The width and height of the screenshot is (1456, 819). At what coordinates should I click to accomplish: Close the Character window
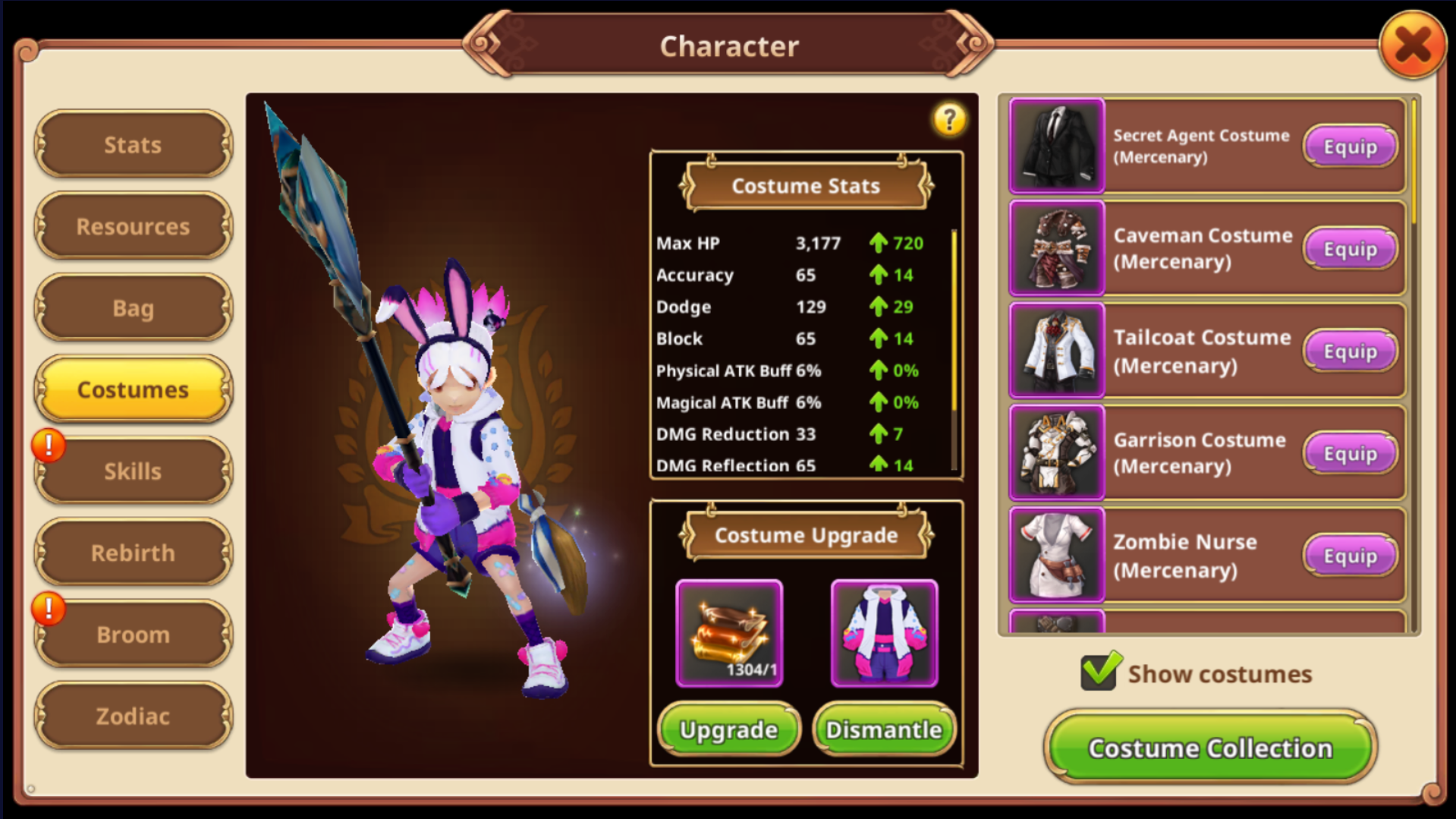(1412, 46)
